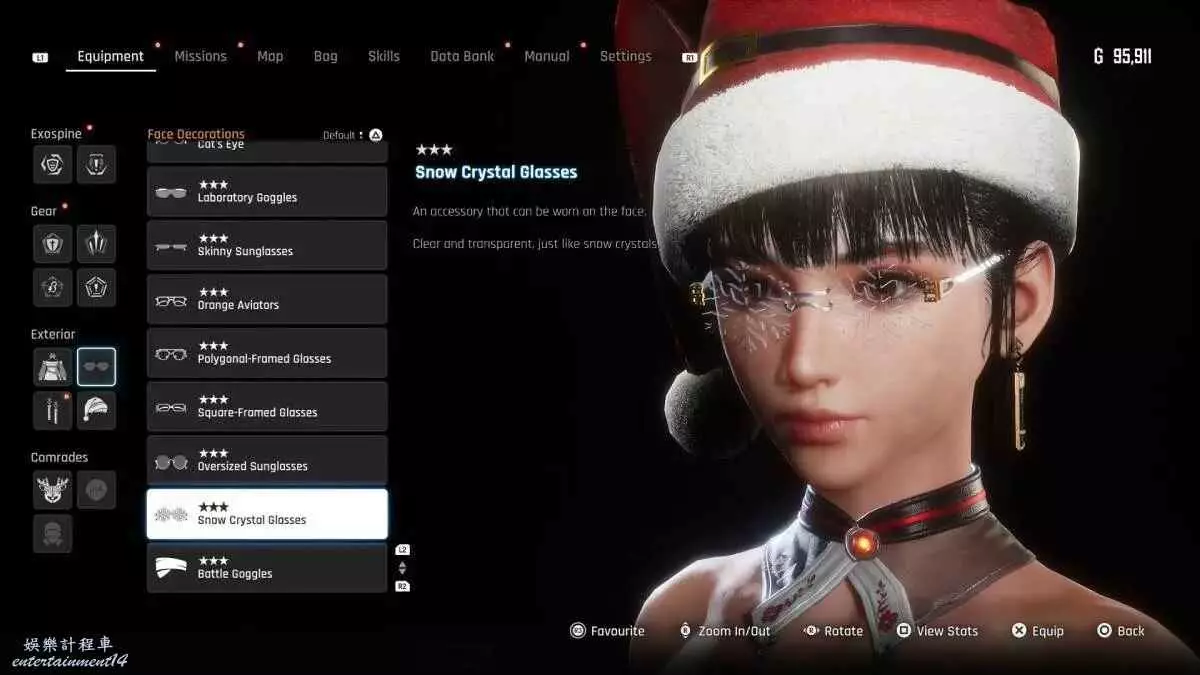The image size is (1200, 675).
Task: Select Battle Goggles from the list
Action: pyautogui.click(x=267, y=568)
